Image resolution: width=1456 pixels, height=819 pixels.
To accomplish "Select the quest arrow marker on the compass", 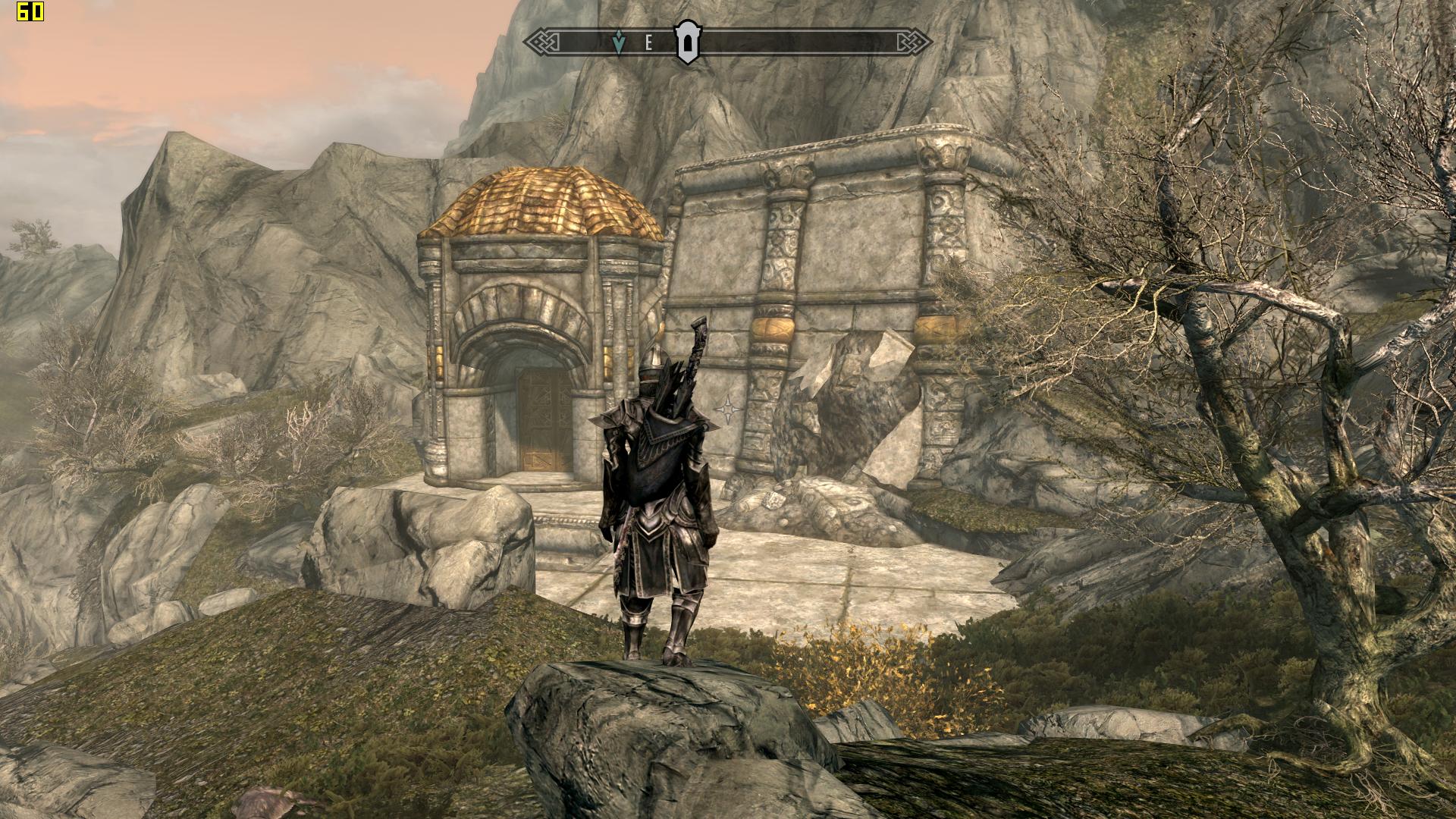I will (619, 43).
